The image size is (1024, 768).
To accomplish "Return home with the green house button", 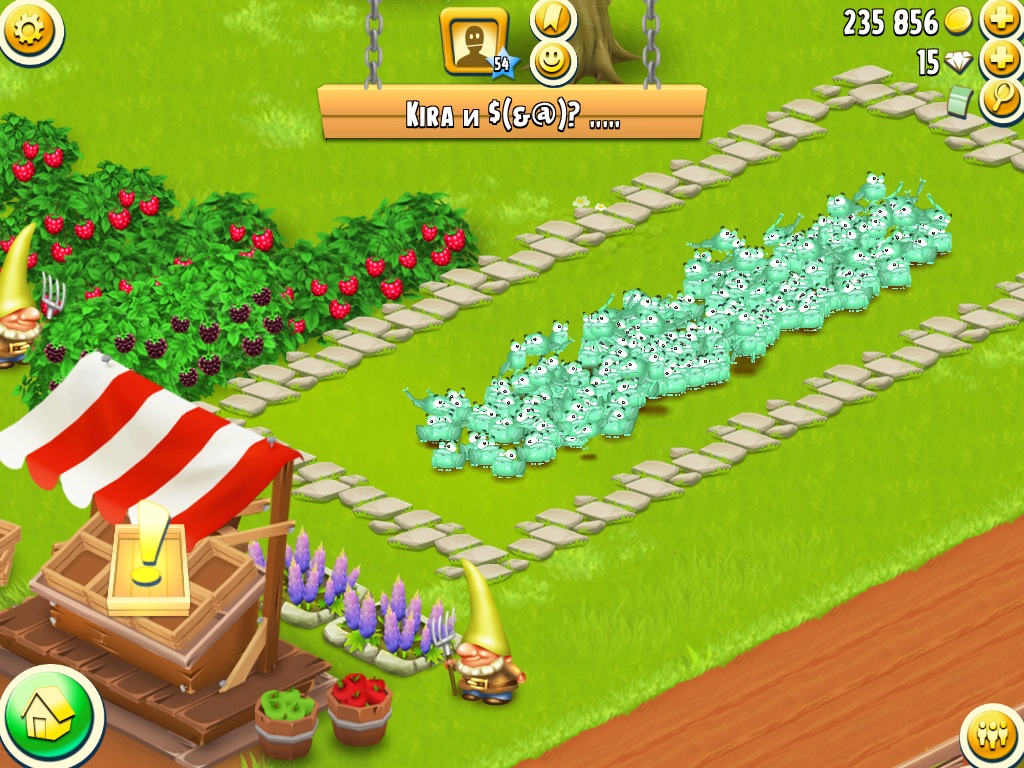I will (x=48, y=714).
